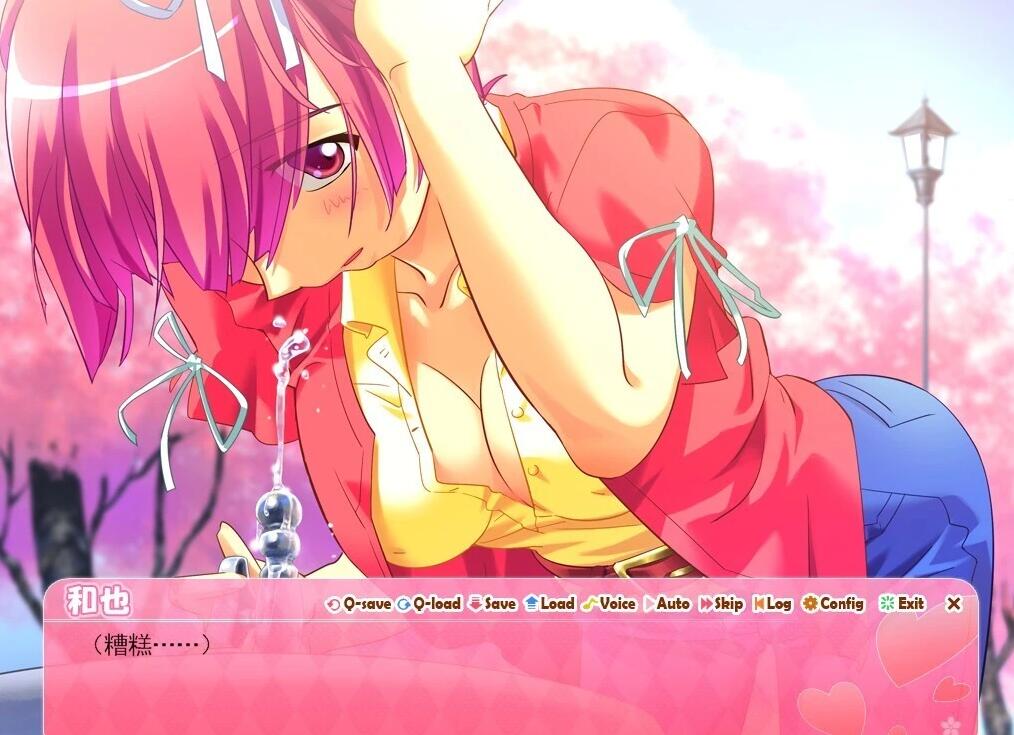Show the dialogue Log
1014x735 pixels.
point(772,604)
